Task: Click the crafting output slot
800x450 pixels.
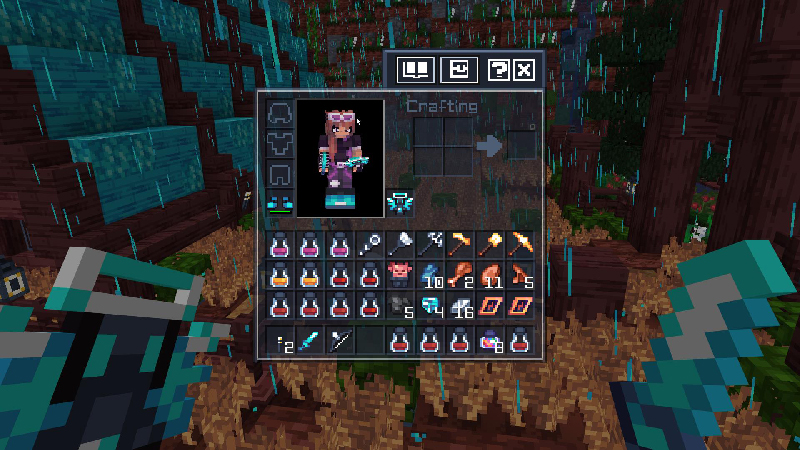Action: click(521, 146)
